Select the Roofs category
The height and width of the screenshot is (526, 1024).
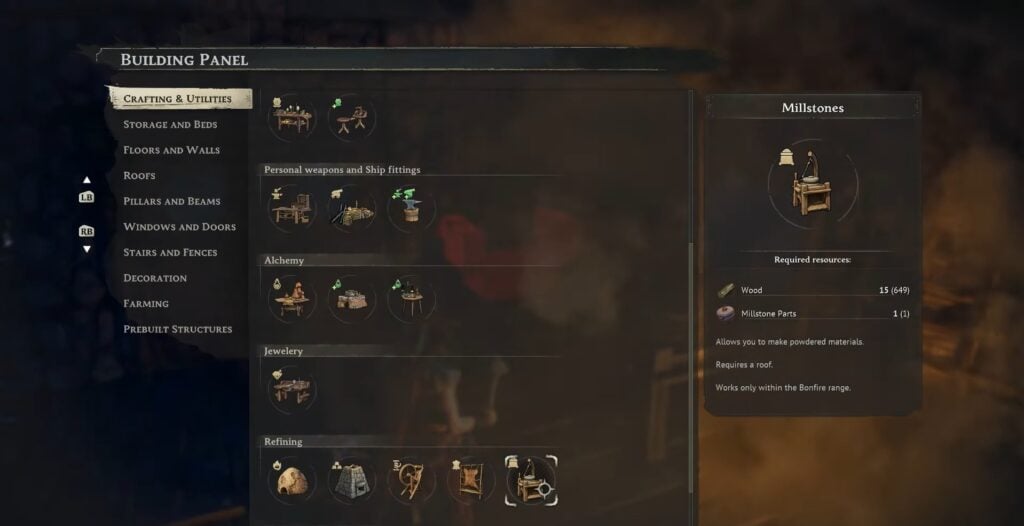[139, 176]
